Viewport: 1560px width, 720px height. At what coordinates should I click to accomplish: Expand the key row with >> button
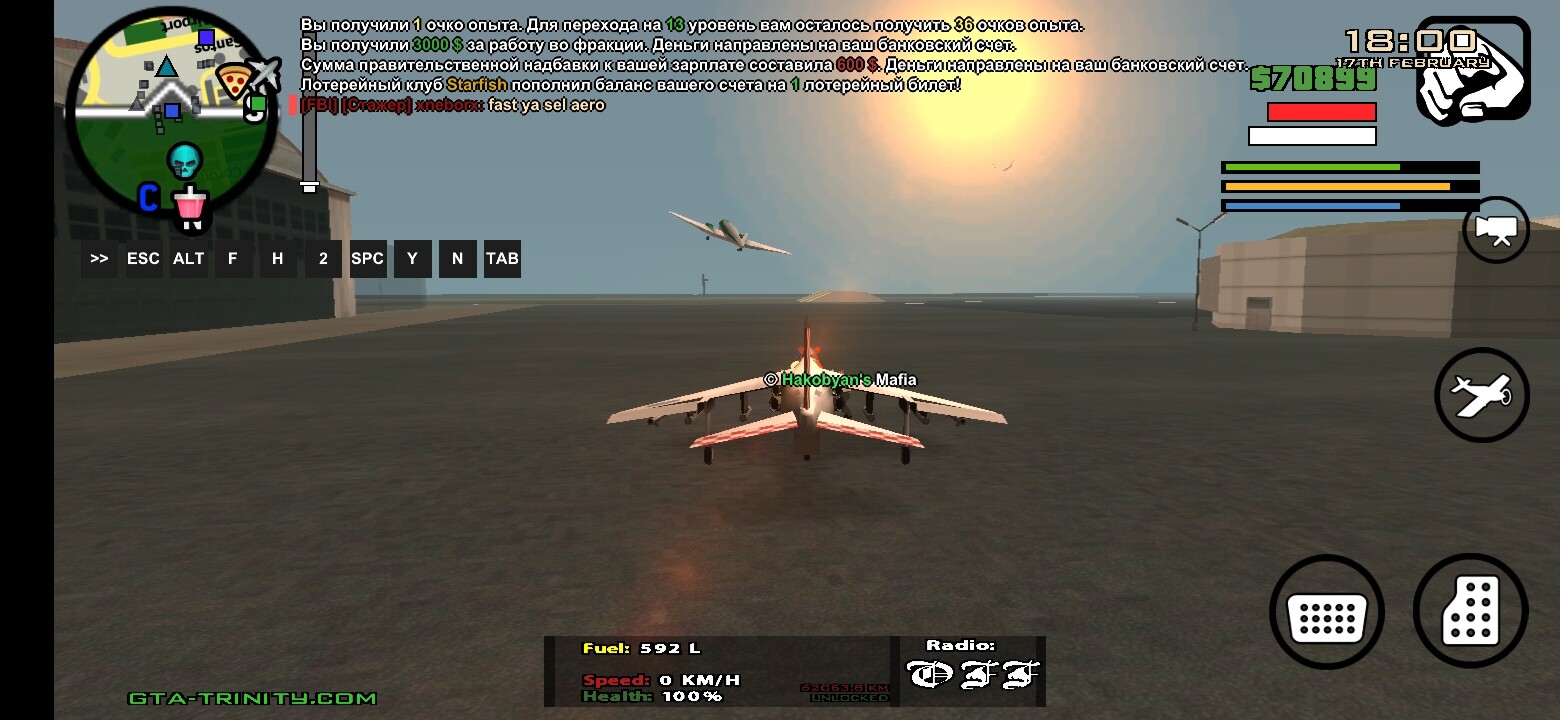pyautogui.click(x=99, y=259)
